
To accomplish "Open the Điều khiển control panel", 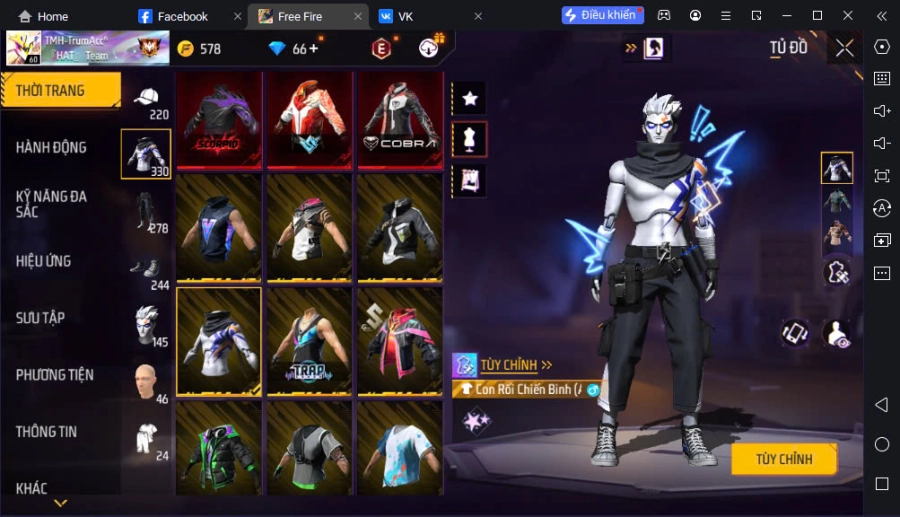I will click(602, 16).
